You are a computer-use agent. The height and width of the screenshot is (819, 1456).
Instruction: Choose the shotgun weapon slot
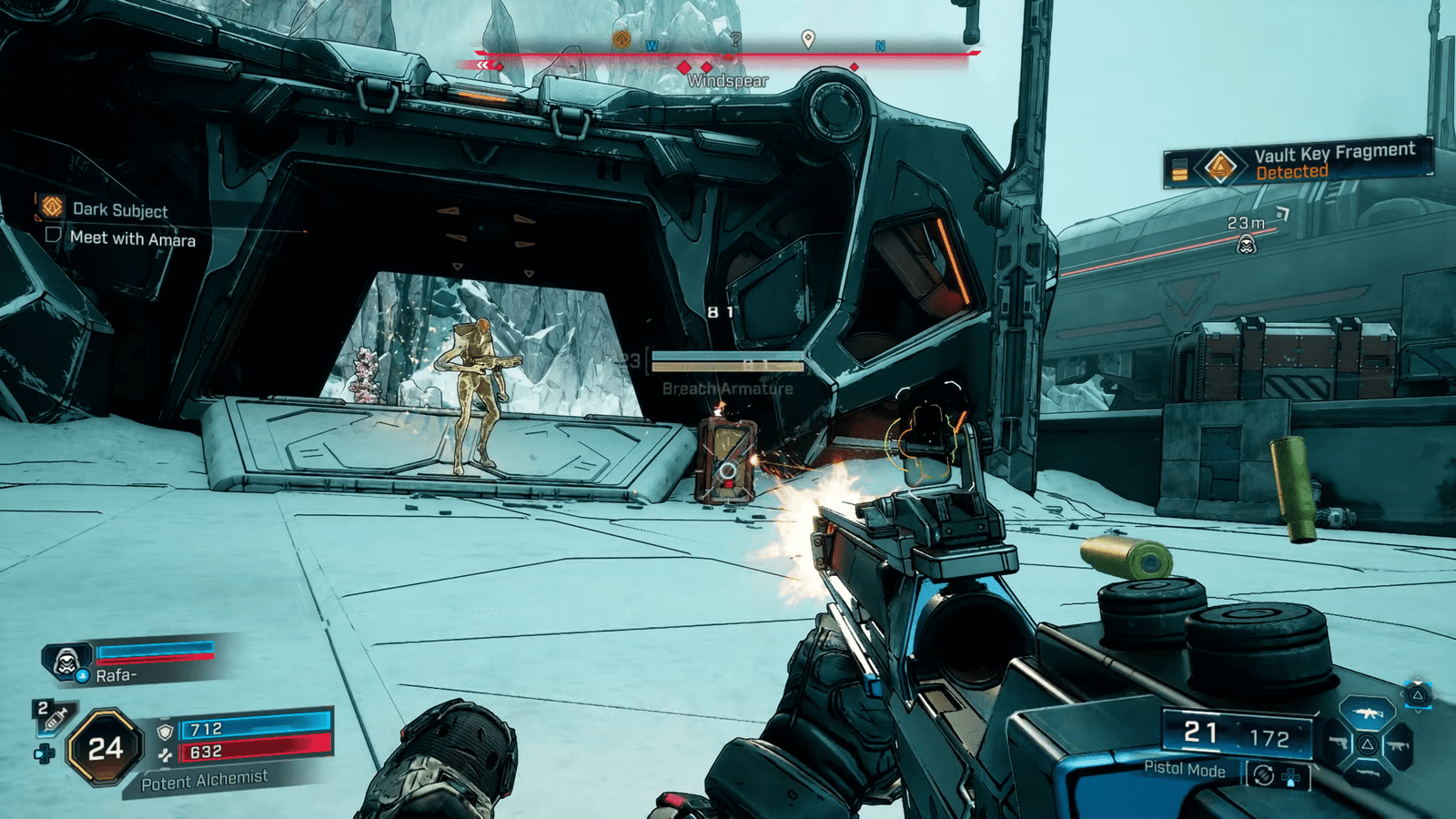[1367, 773]
